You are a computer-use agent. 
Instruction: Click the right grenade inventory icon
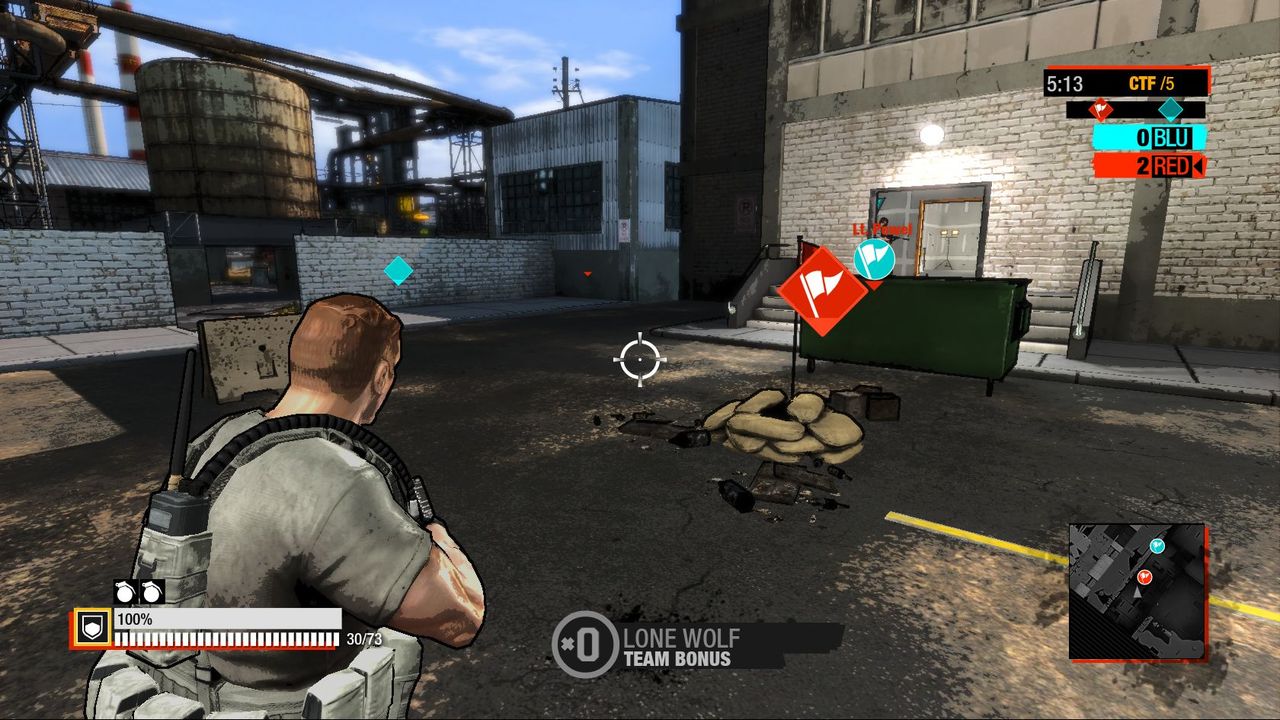coord(151,592)
